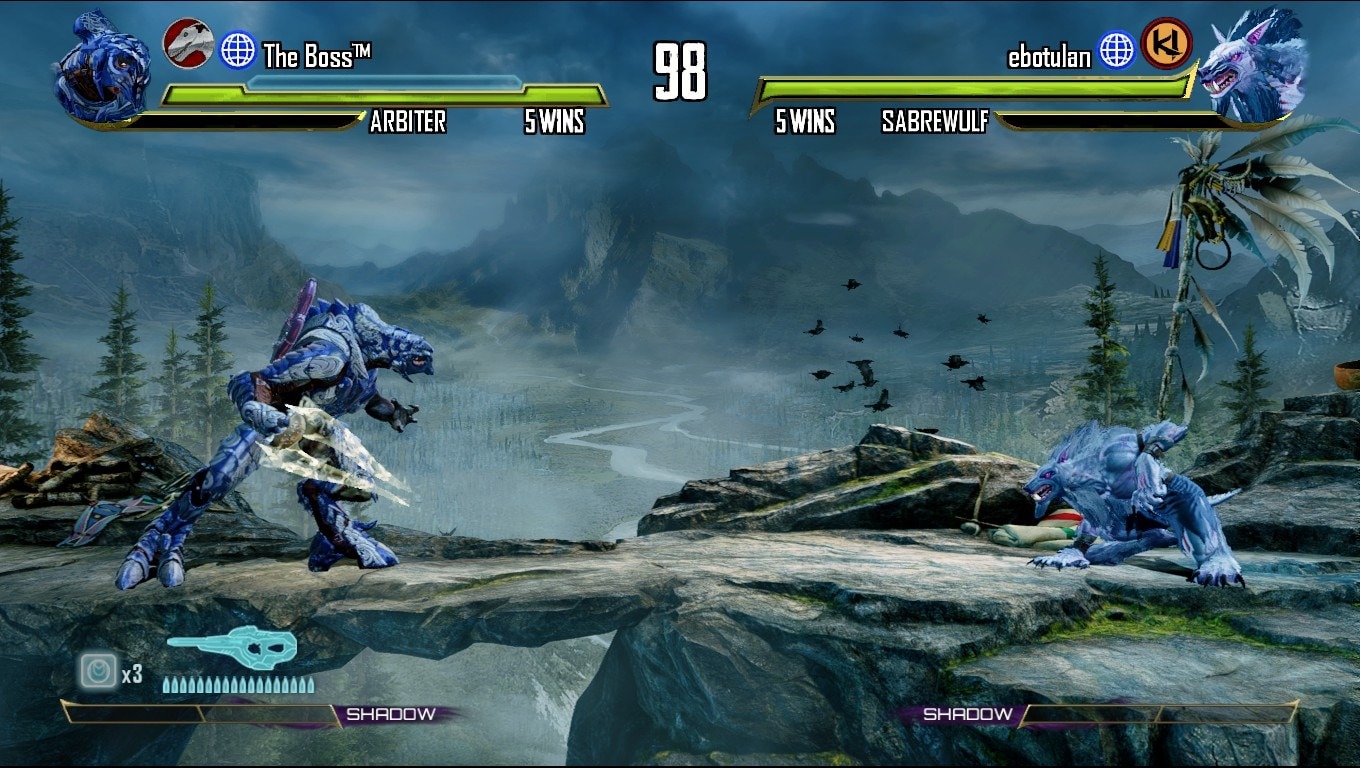Viewport: 1360px width, 768px height.
Task: Click the globe icon beside The Boss™
Action: [238, 50]
